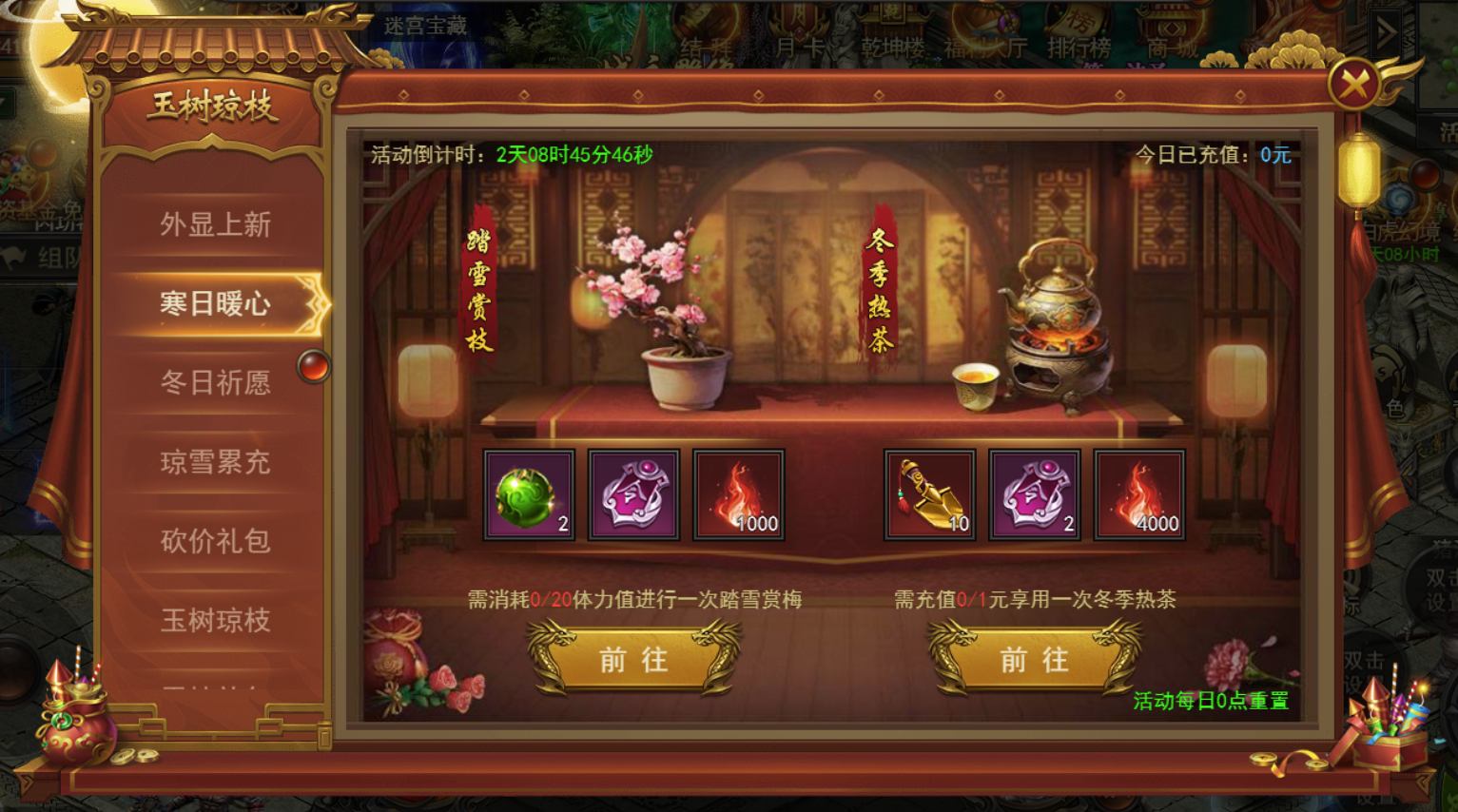Viewport: 1458px width, 812px height.
Task: Click 前往 button under 踏雪赏梅
Action: tap(632, 658)
